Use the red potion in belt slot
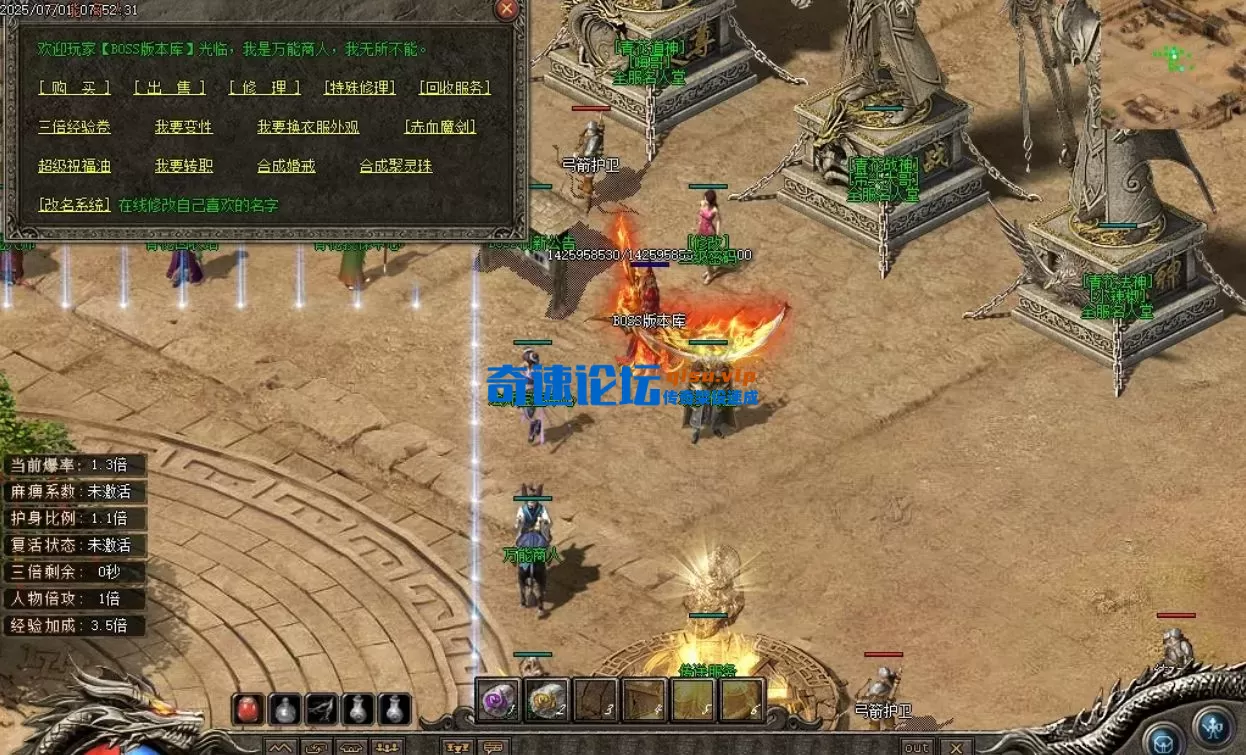The height and width of the screenshot is (755, 1246). pos(249,709)
